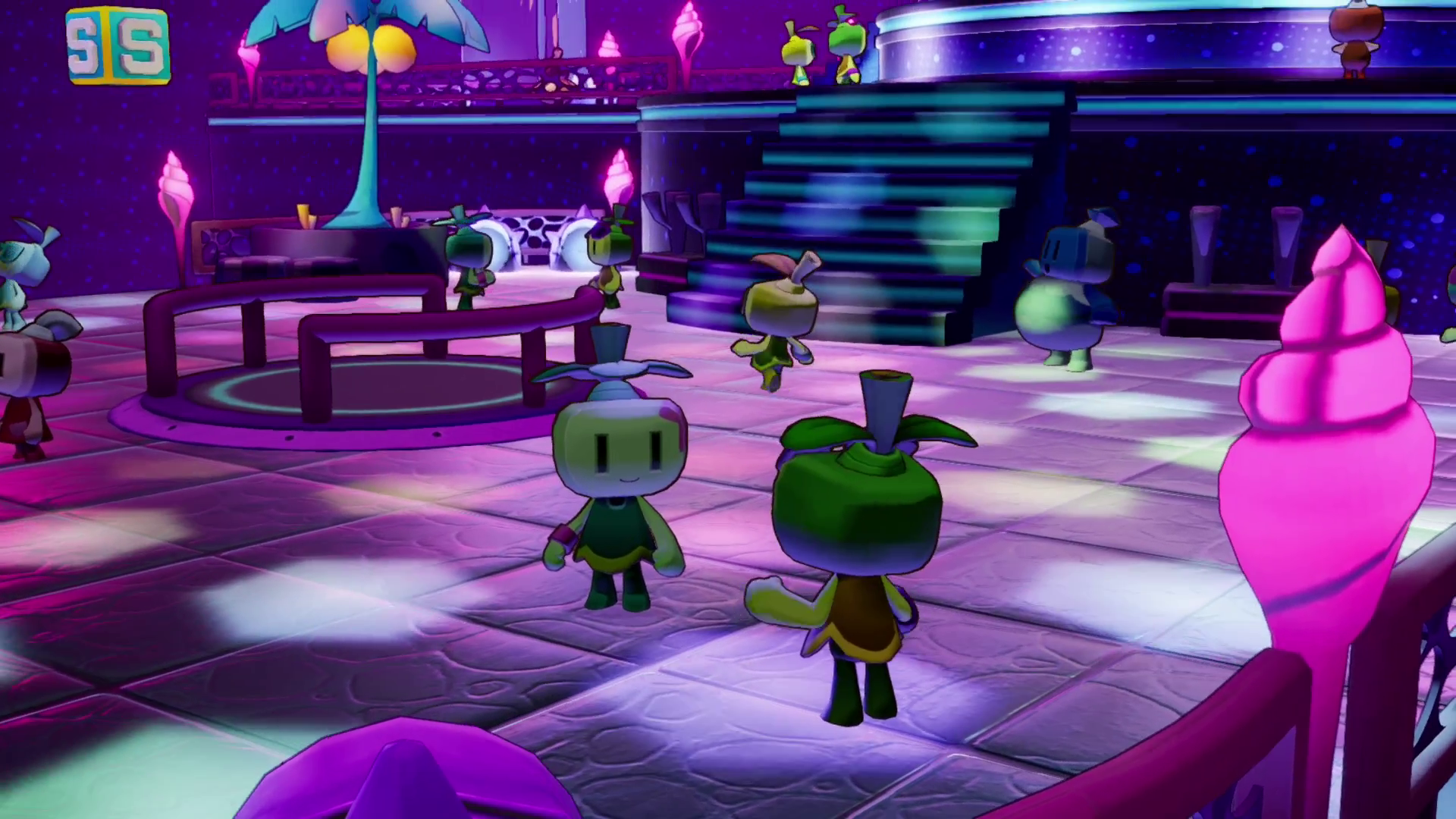Viewport: 1456px width, 819px height.
Task: Click the SS logo watermark
Action: pyautogui.click(x=118, y=45)
